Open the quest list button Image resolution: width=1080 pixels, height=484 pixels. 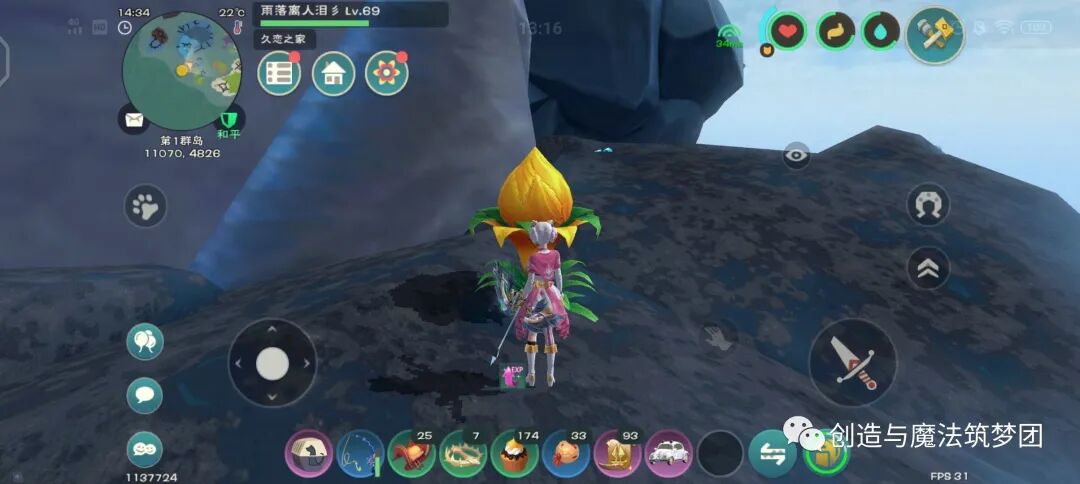[280, 74]
